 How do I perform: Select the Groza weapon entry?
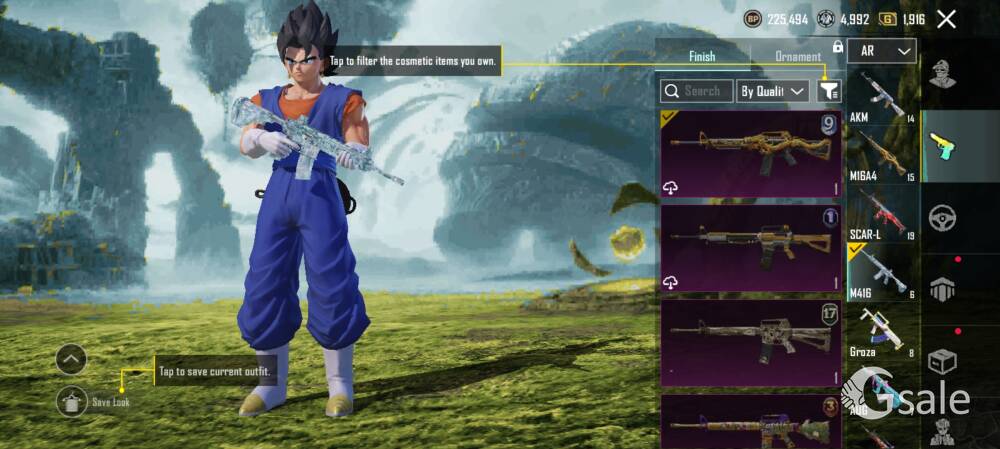tap(882, 330)
